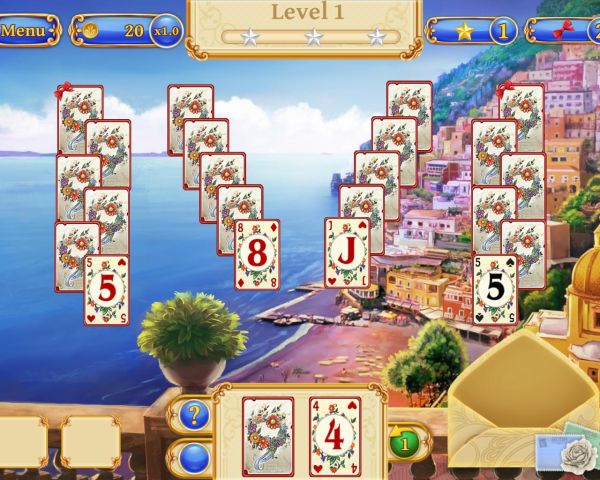This screenshot has width=600, height=480.
Task: Click the question mark hint button
Action: tap(195, 413)
